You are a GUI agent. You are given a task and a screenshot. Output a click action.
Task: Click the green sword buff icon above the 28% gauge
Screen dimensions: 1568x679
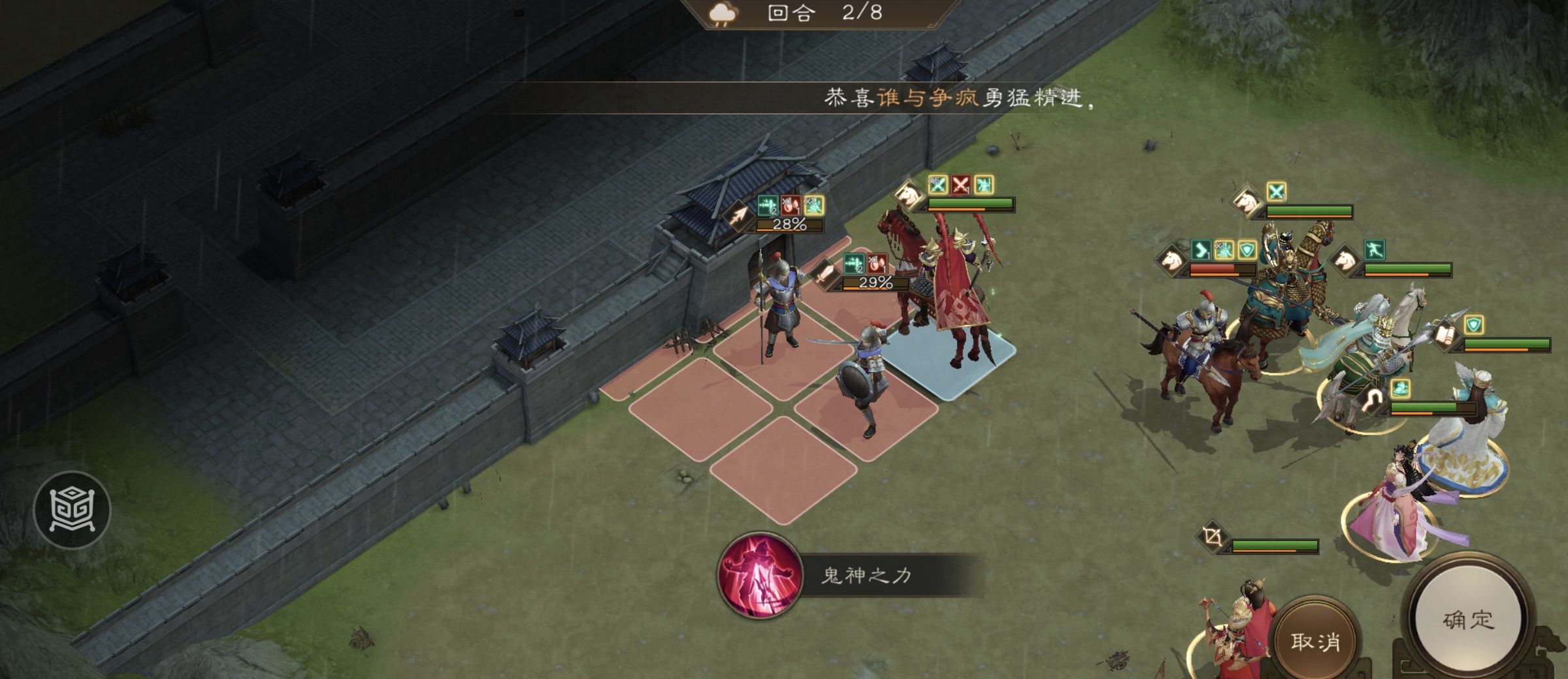click(768, 206)
